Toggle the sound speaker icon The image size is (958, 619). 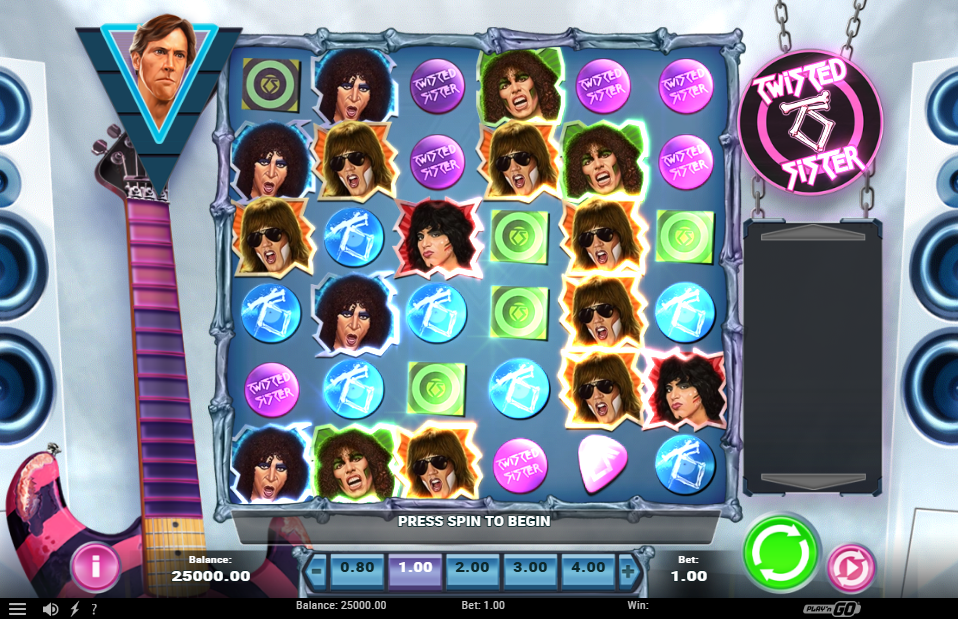pyautogui.click(x=50, y=608)
